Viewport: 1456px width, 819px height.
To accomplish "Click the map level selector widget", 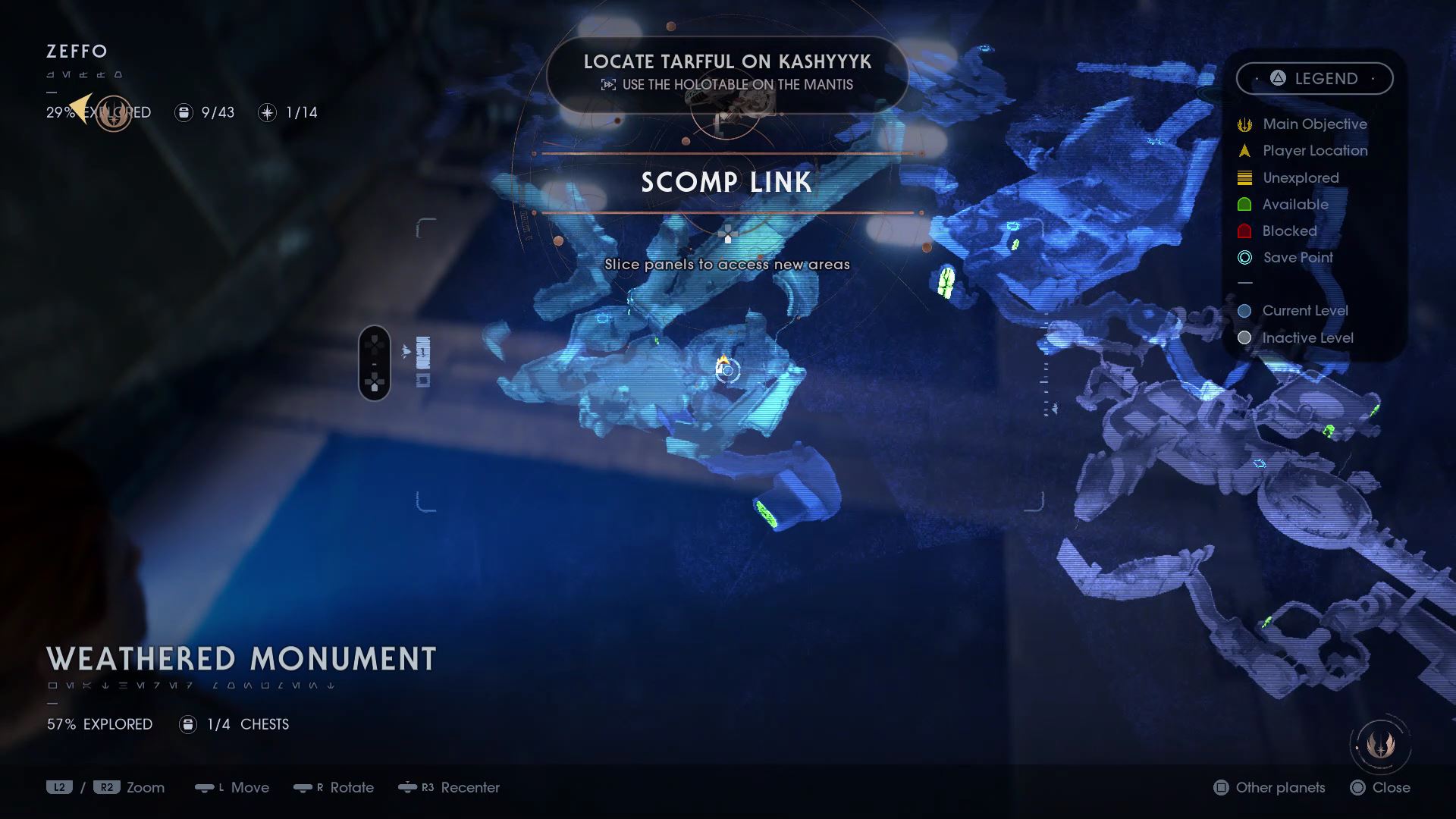I will (x=375, y=363).
